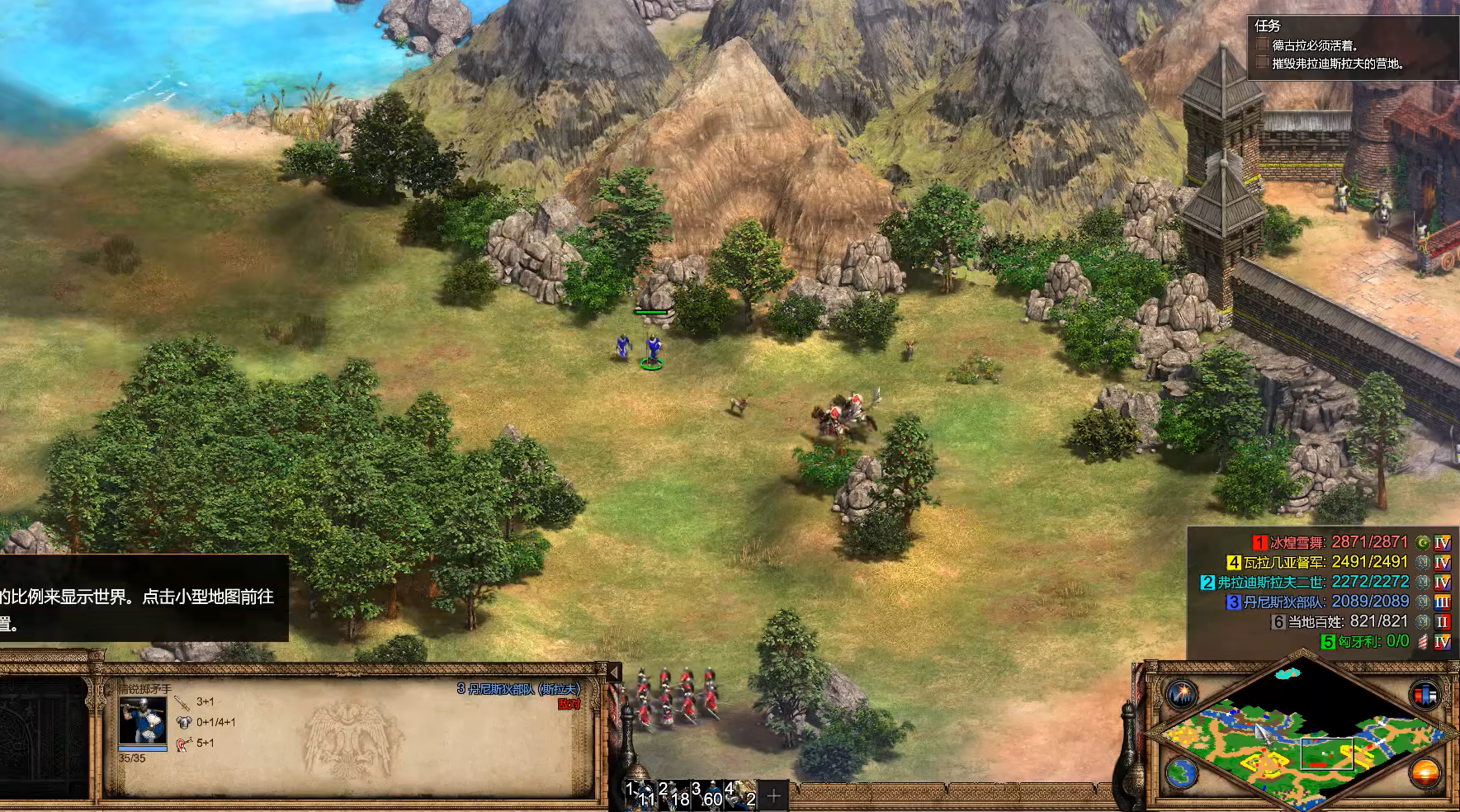Collapse the panel with the left arrow tab
Image resolution: width=1460 pixels, height=812 pixels.
[x=614, y=673]
